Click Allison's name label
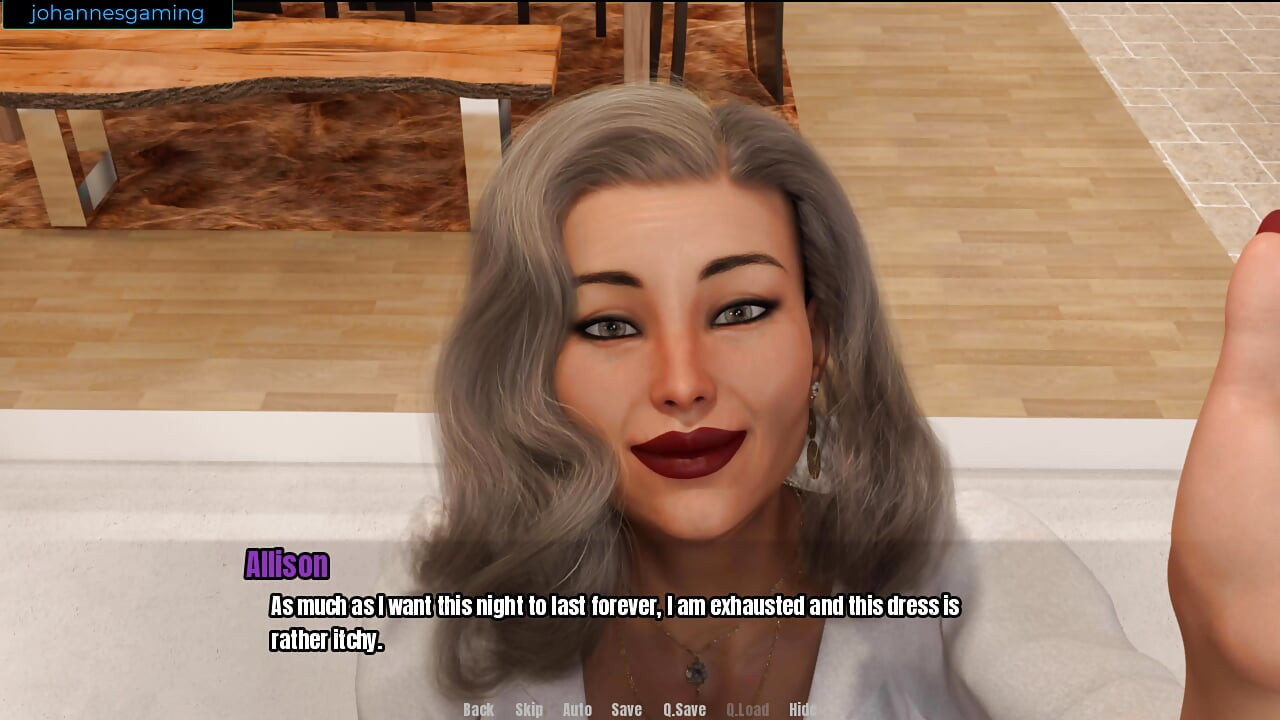 (286, 565)
